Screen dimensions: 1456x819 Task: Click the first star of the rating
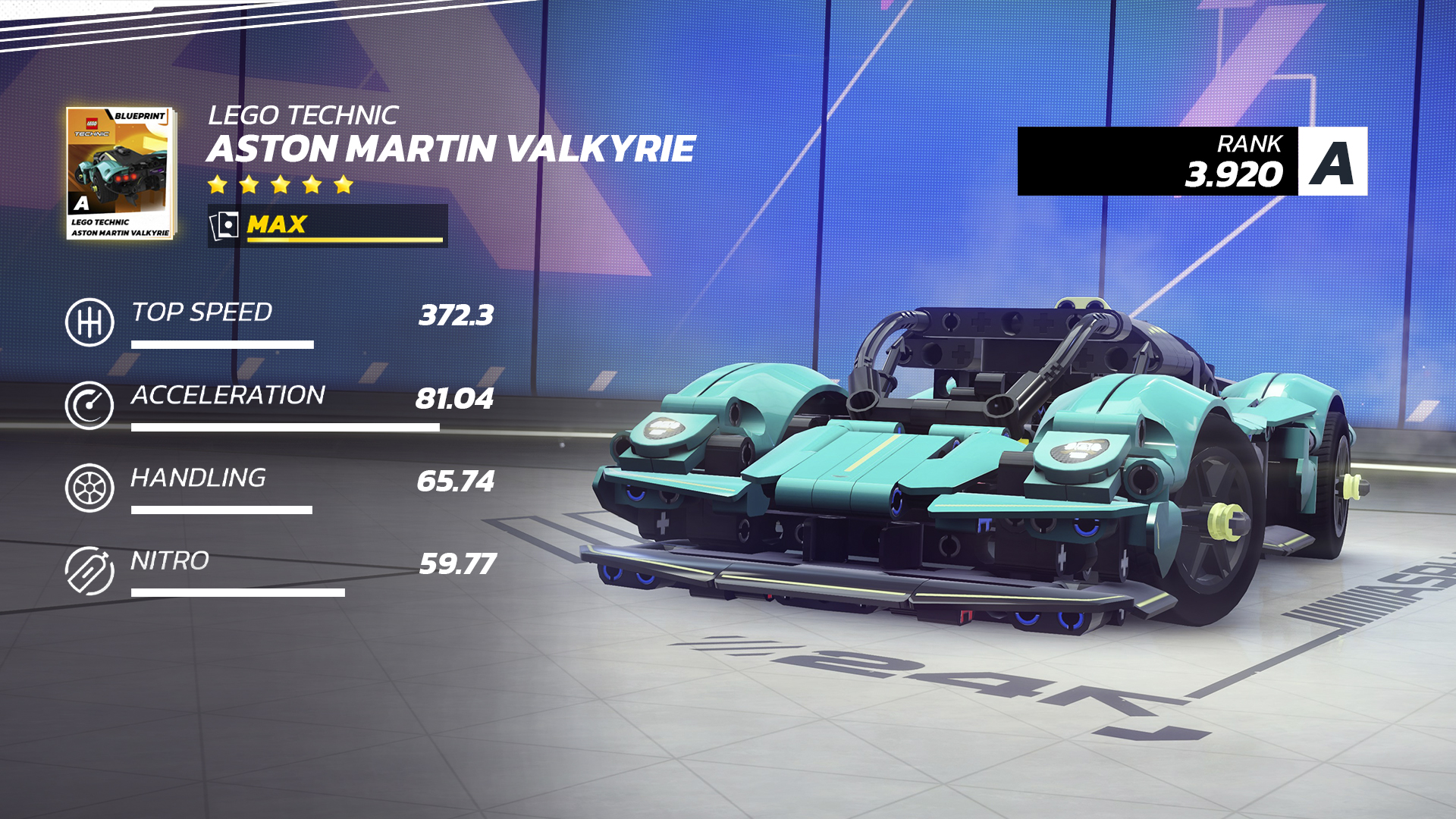click(x=218, y=184)
